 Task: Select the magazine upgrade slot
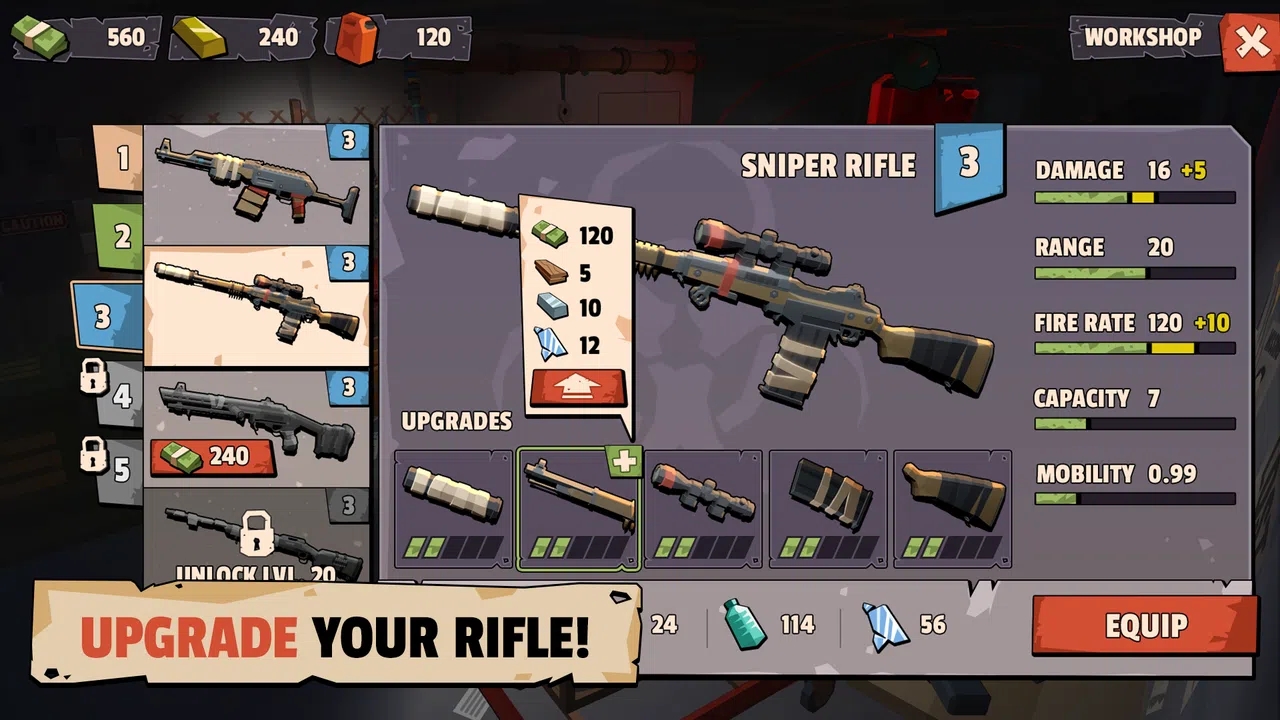tap(828, 509)
